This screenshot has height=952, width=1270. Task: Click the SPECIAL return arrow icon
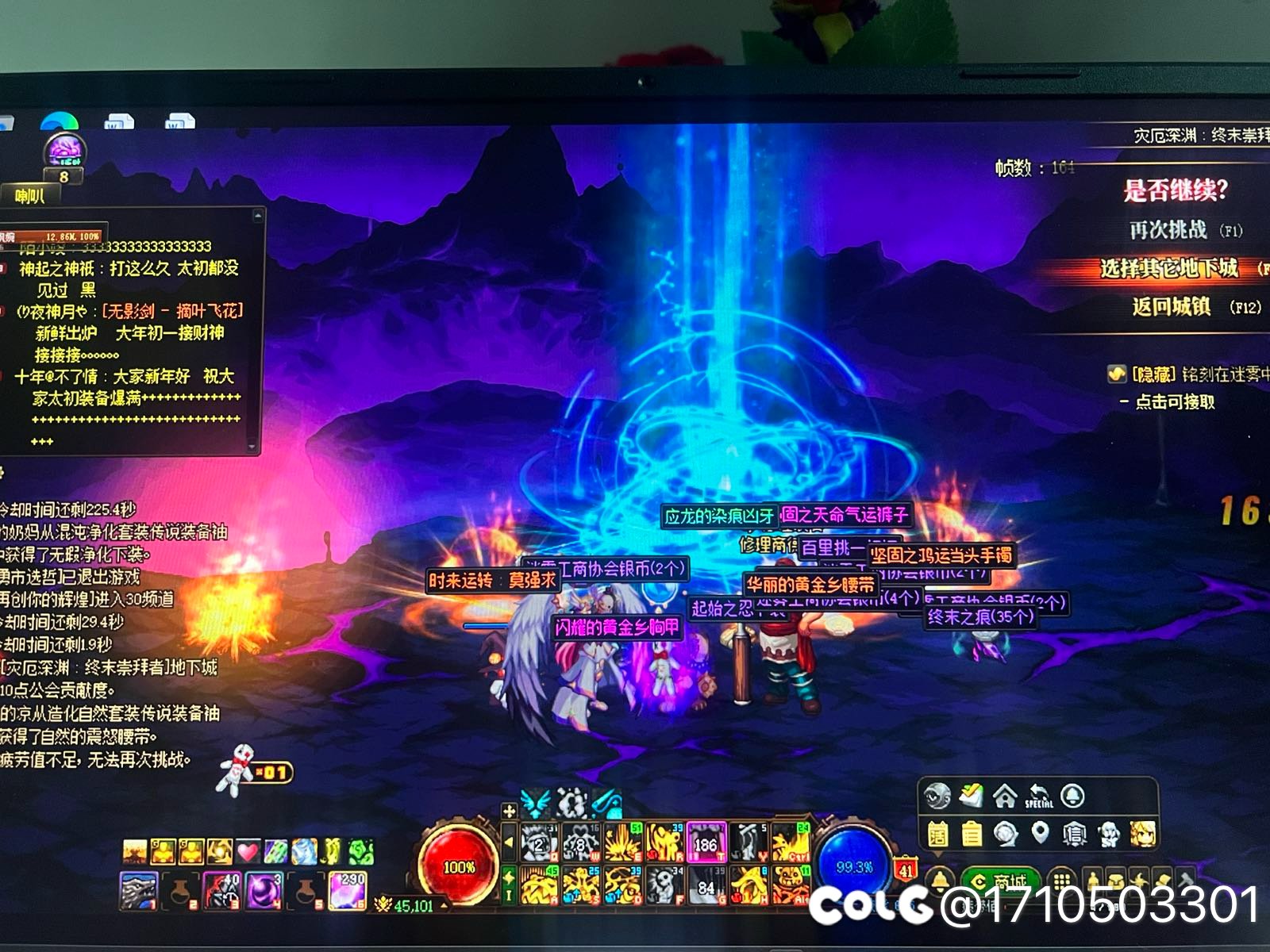click(1038, 796)
